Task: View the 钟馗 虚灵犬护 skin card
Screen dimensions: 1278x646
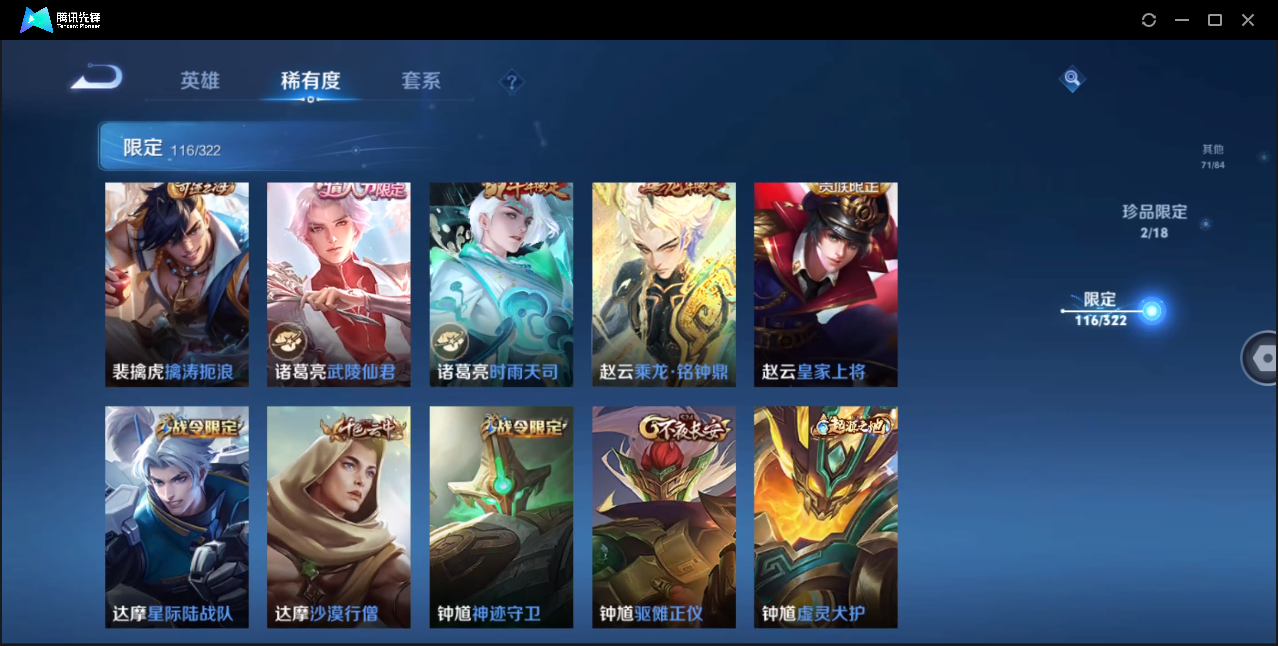Action: (825, 516)
